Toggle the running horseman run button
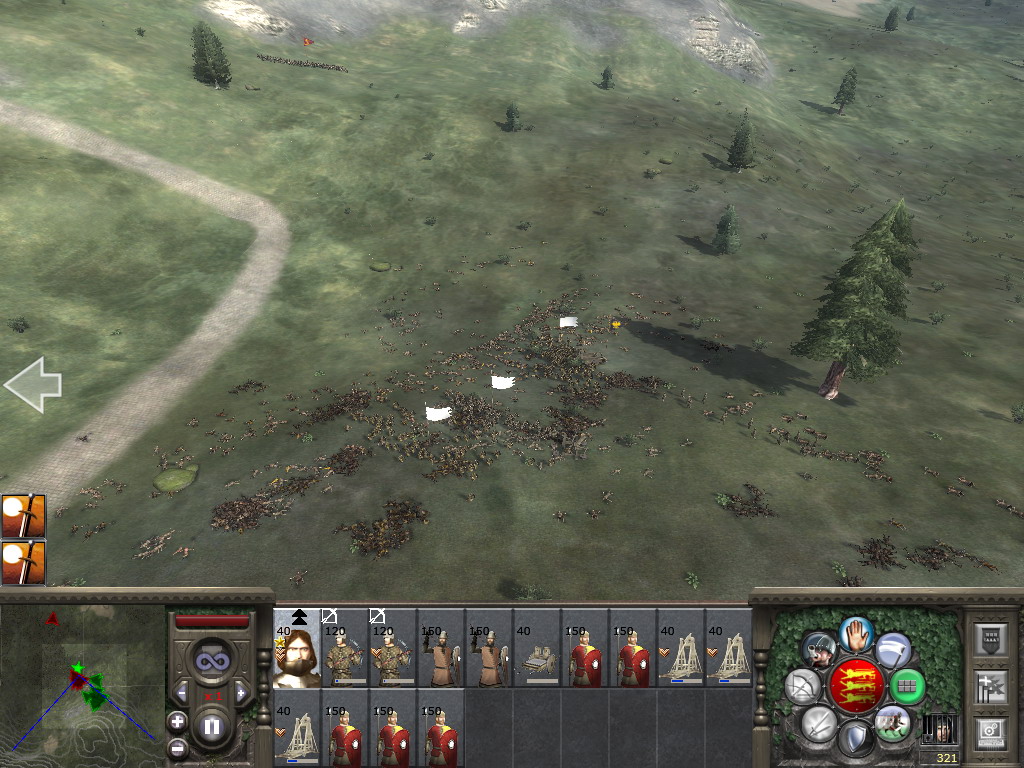Viewport: 1024px width, 768px height. click(892, 723)
